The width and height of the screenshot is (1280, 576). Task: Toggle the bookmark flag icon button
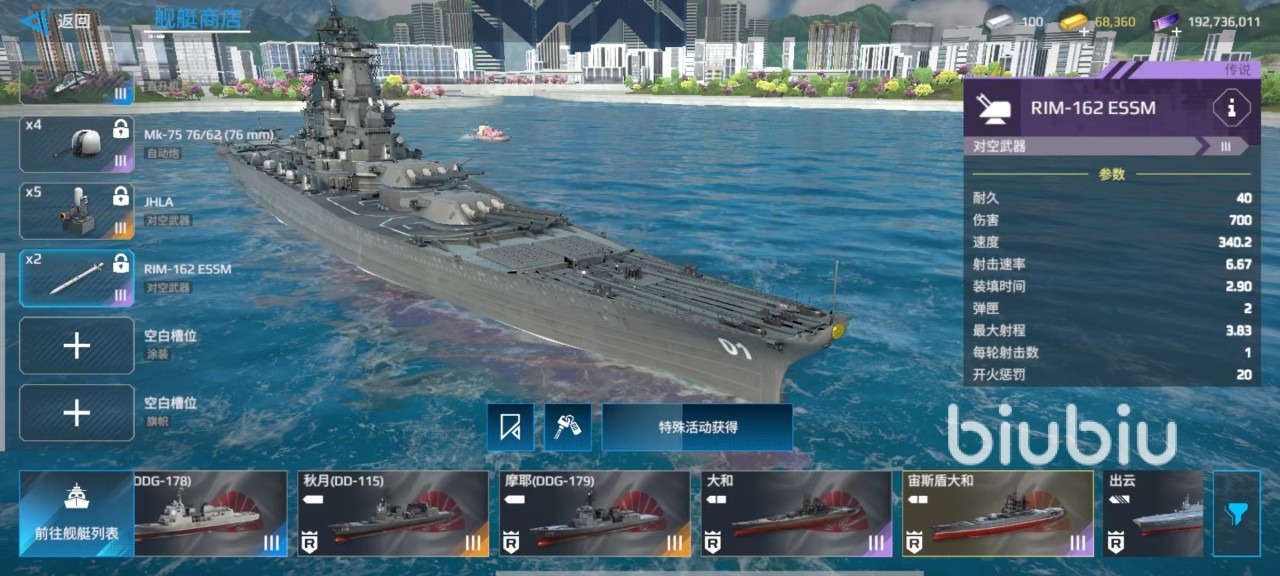[511, 428]
